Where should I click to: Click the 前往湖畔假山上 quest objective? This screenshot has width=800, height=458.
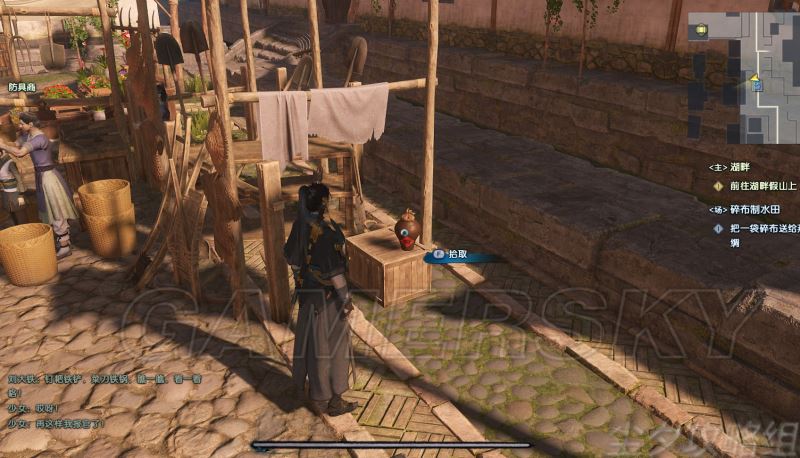pos(761,186)
